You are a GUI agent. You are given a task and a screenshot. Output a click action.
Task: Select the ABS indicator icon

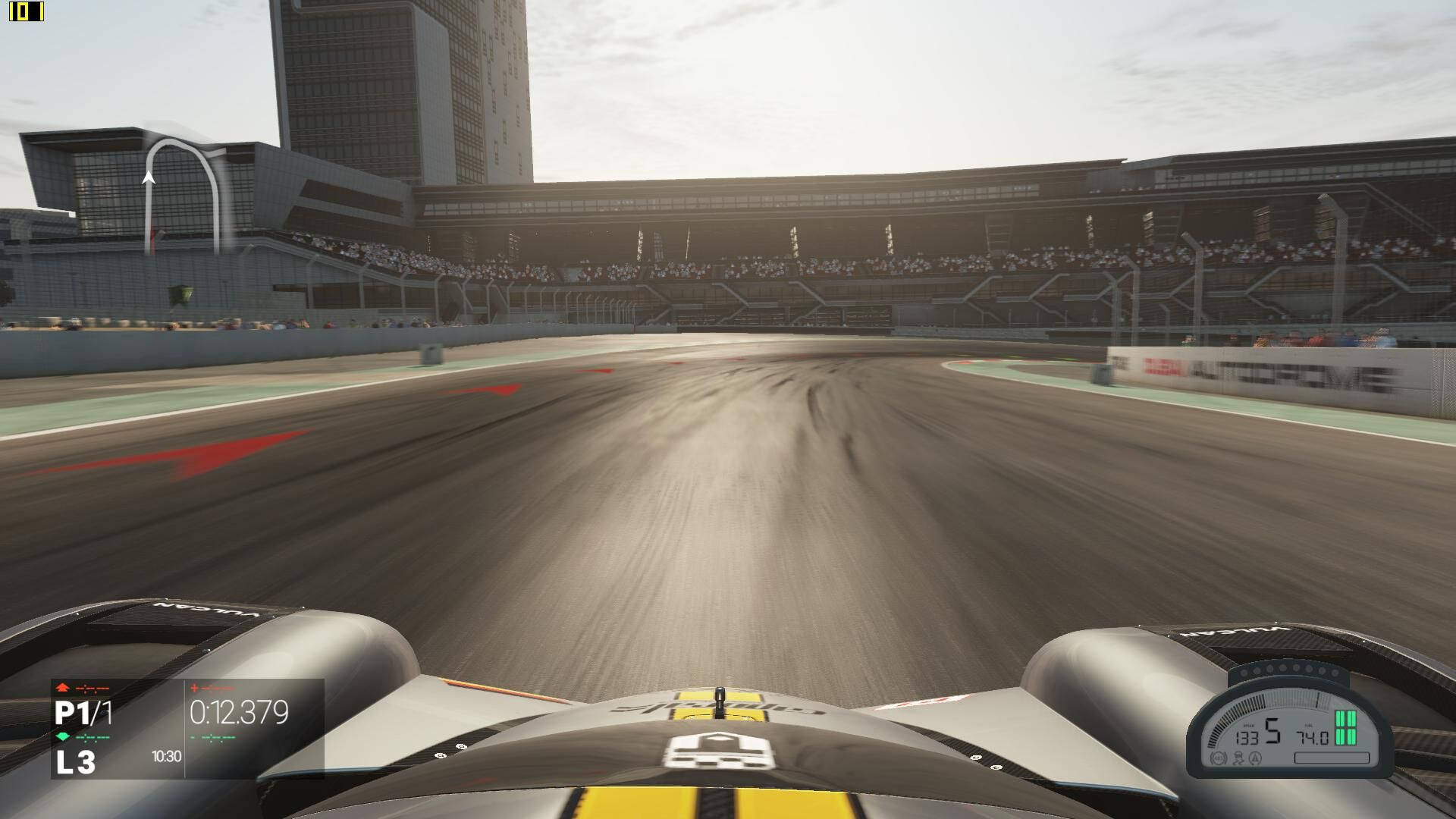(1219, 758)
